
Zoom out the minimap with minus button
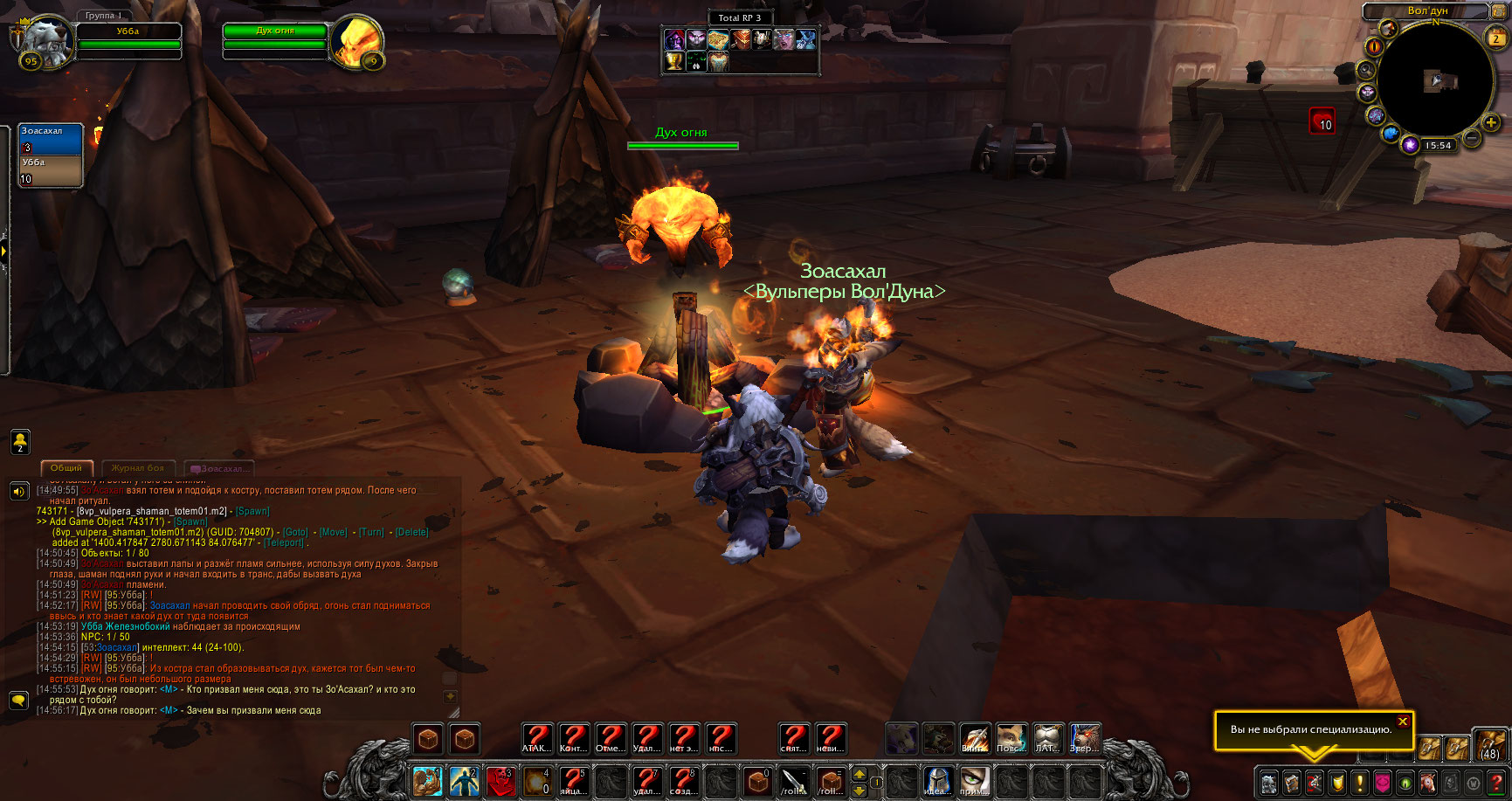1472,138
